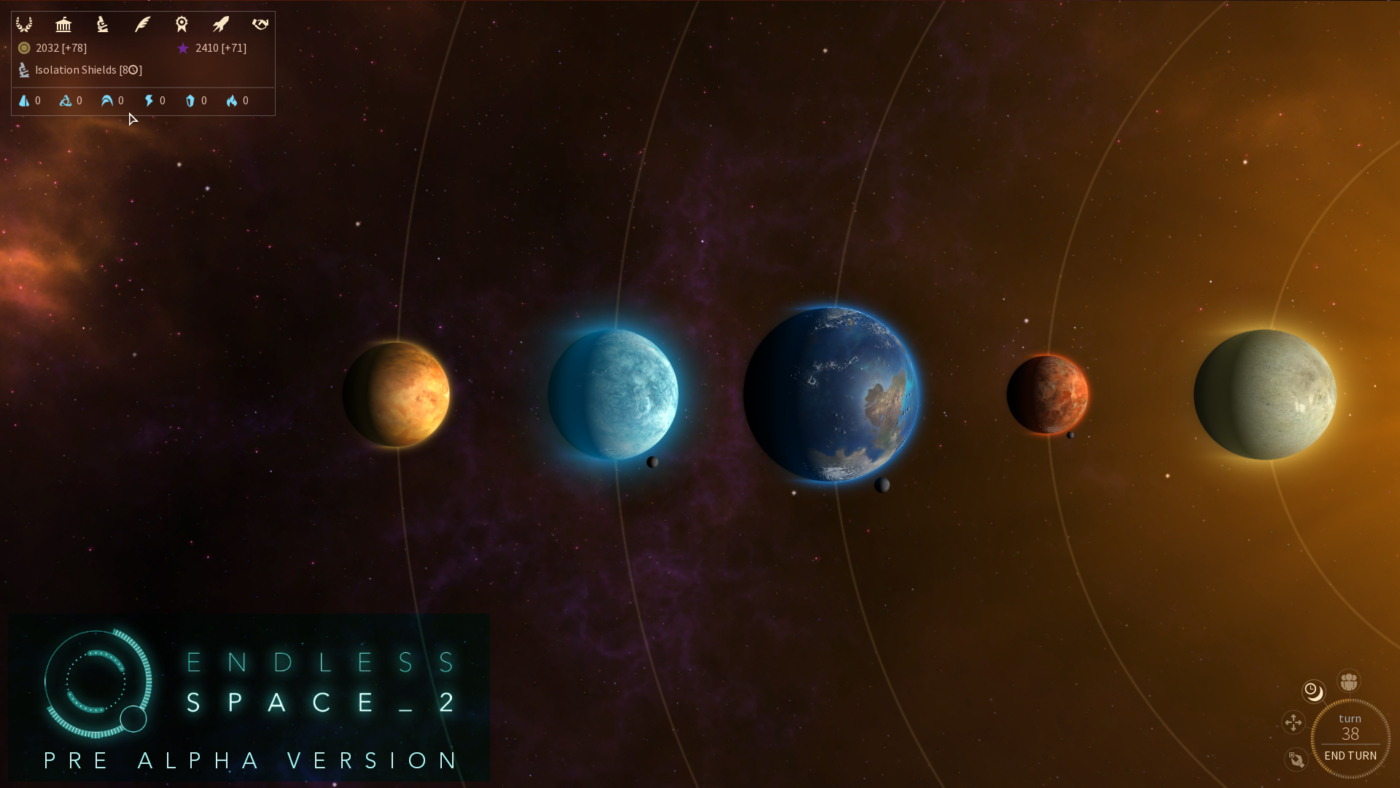Click the horn notification icon
Image resolution: width=1400 pixels, height=788 pixels.
pos(259,23)
